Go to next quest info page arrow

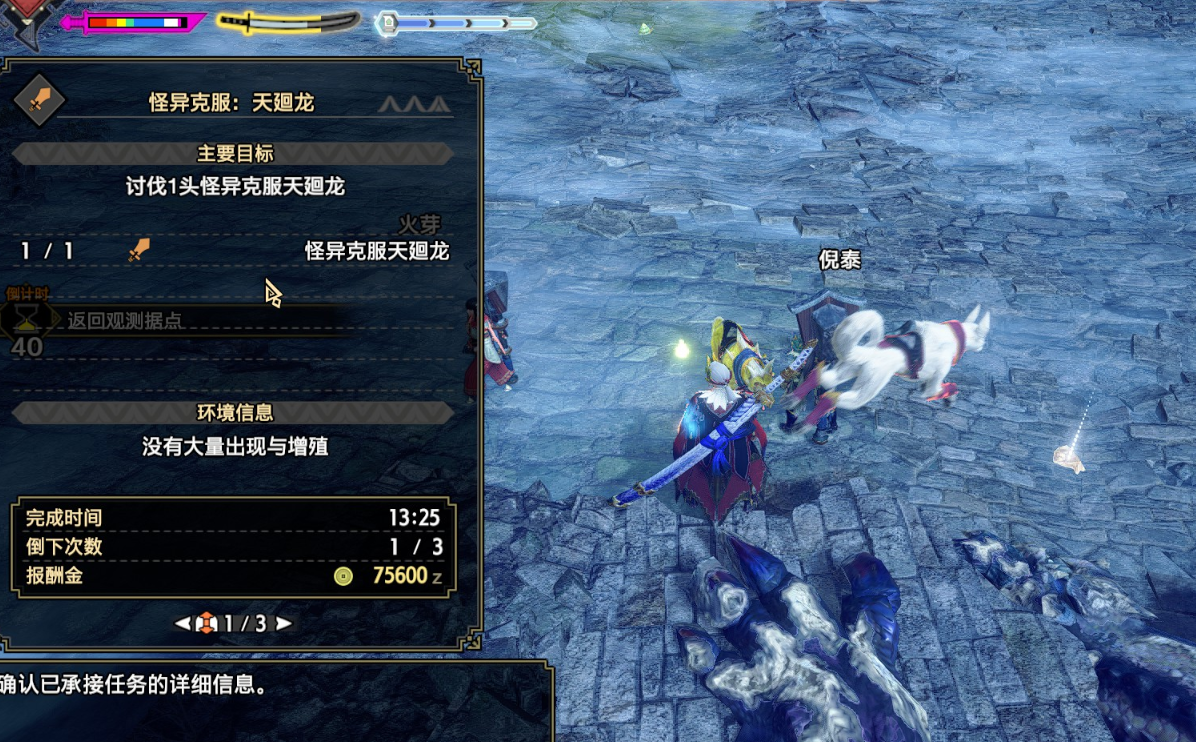point(284,623)
